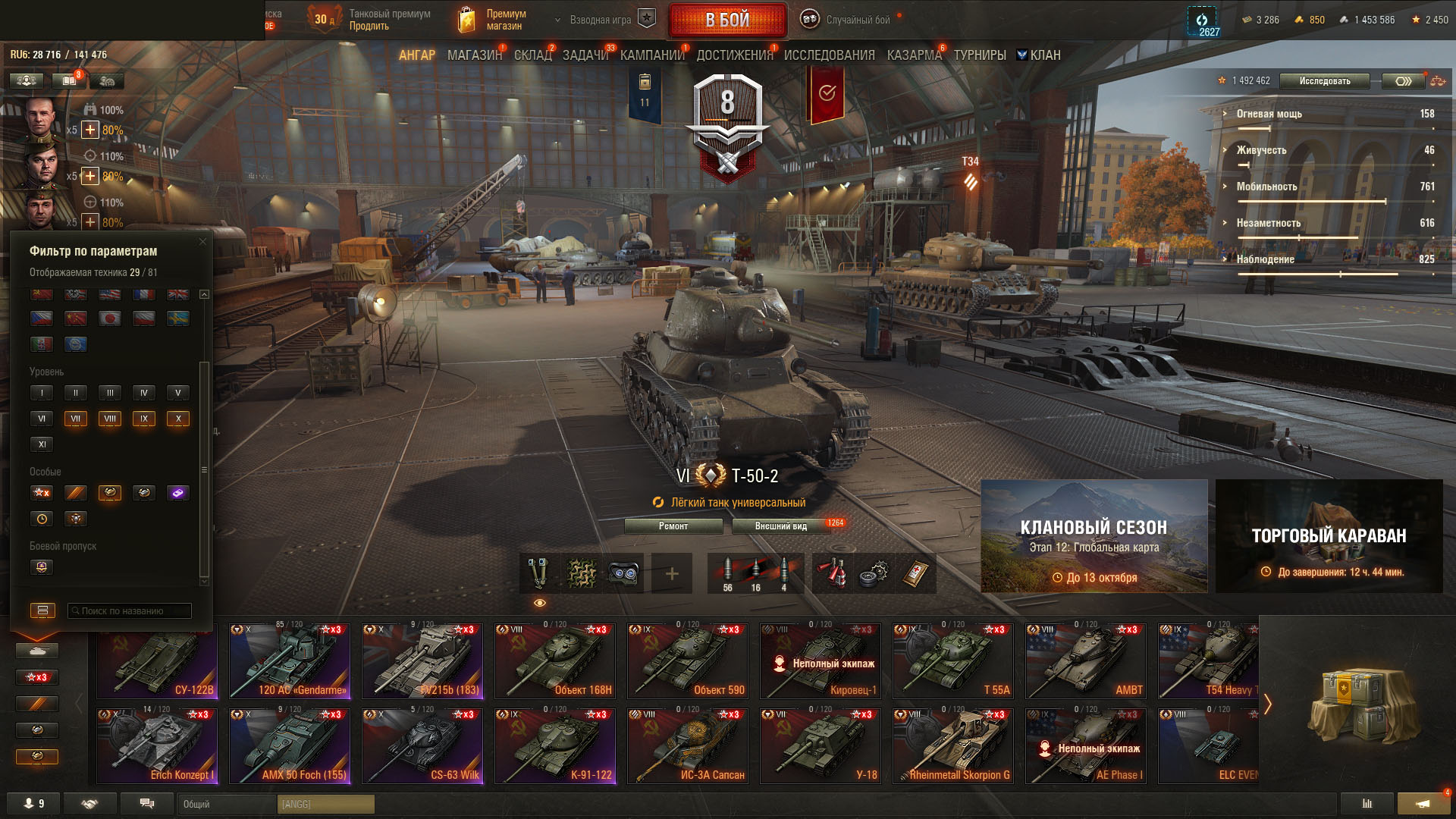The image size is (1456, 819).
Task: Open the Торговый караван banner
Action: [x=1329, y=536]
